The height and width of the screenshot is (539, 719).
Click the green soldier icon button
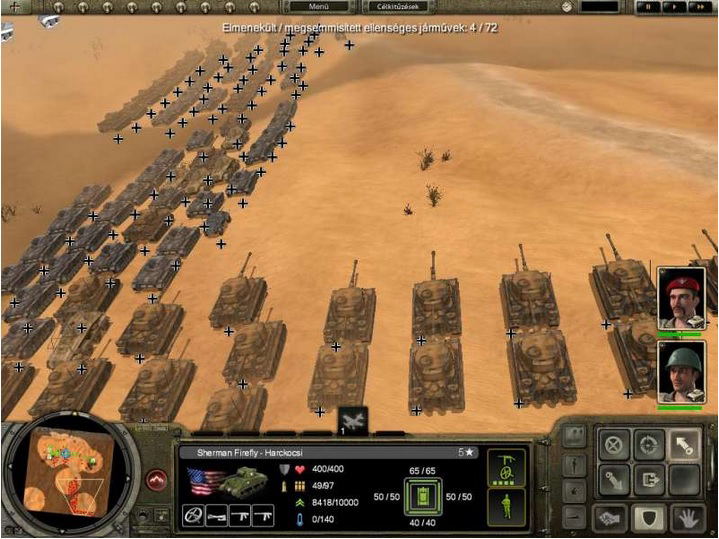(506, 505)
